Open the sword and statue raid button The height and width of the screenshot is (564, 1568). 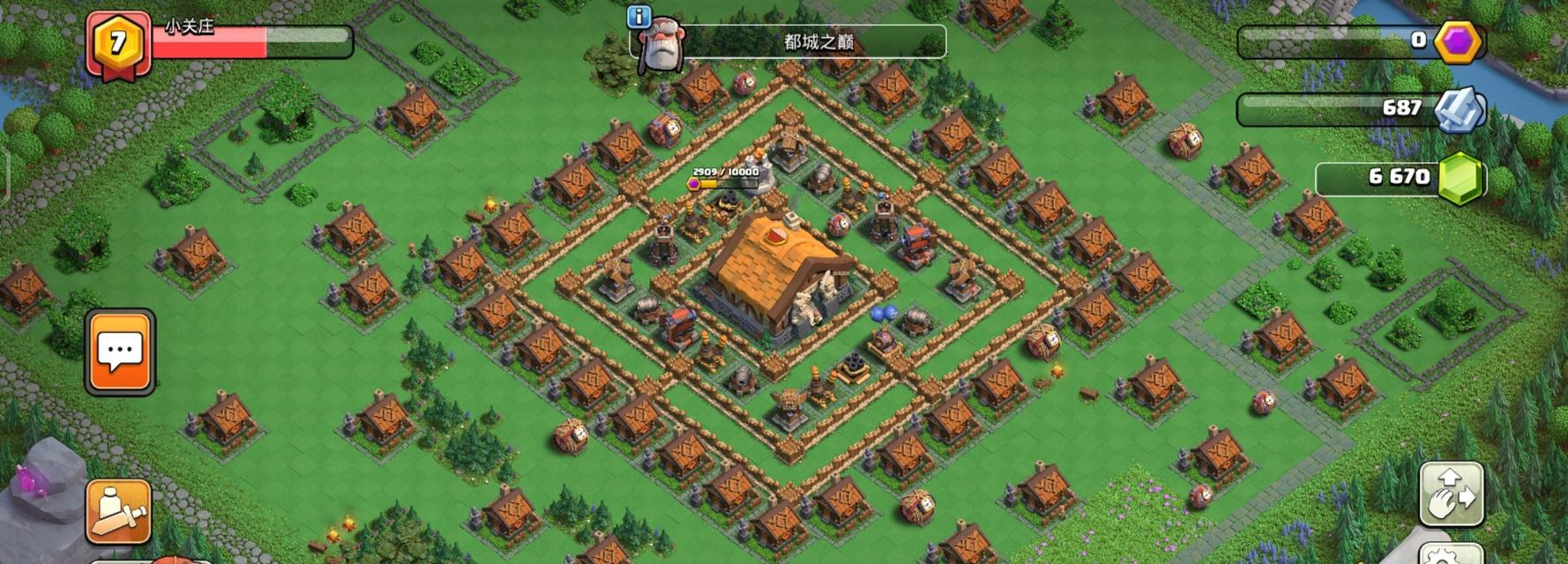click(118, 511)
